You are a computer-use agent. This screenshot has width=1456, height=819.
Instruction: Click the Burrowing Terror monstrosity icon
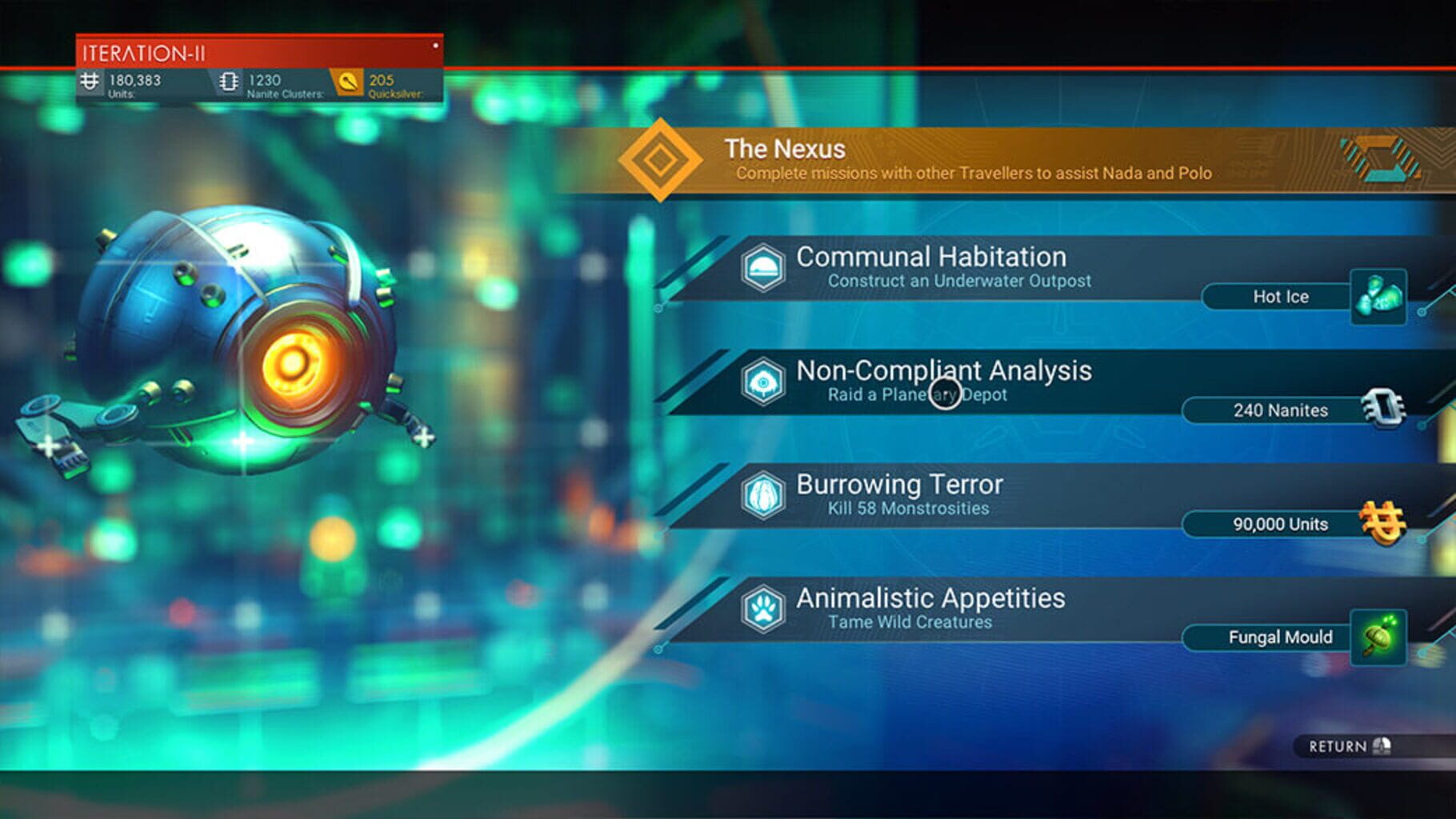[x=764, y=495]
